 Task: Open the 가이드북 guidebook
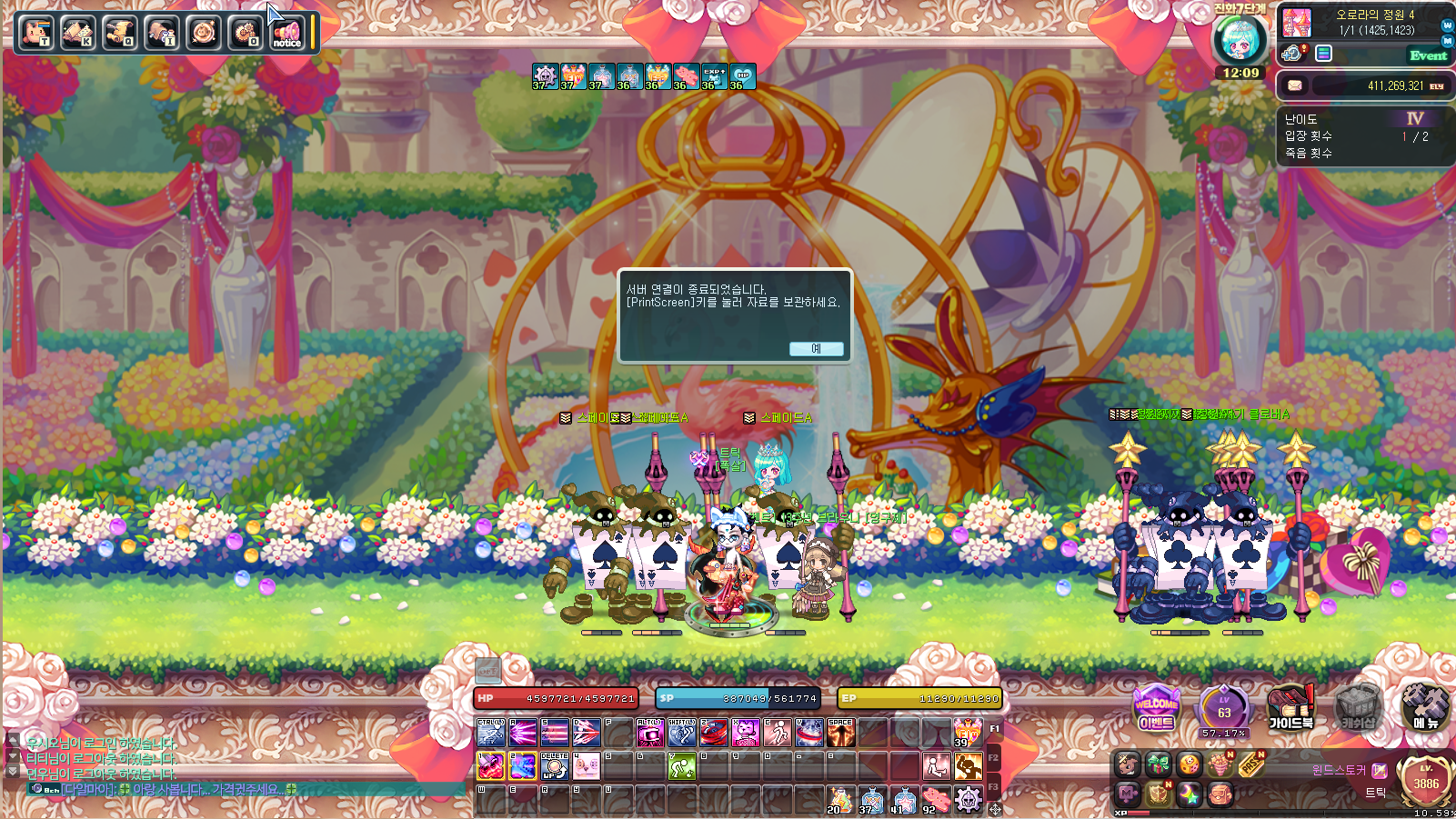(1290, 708)
